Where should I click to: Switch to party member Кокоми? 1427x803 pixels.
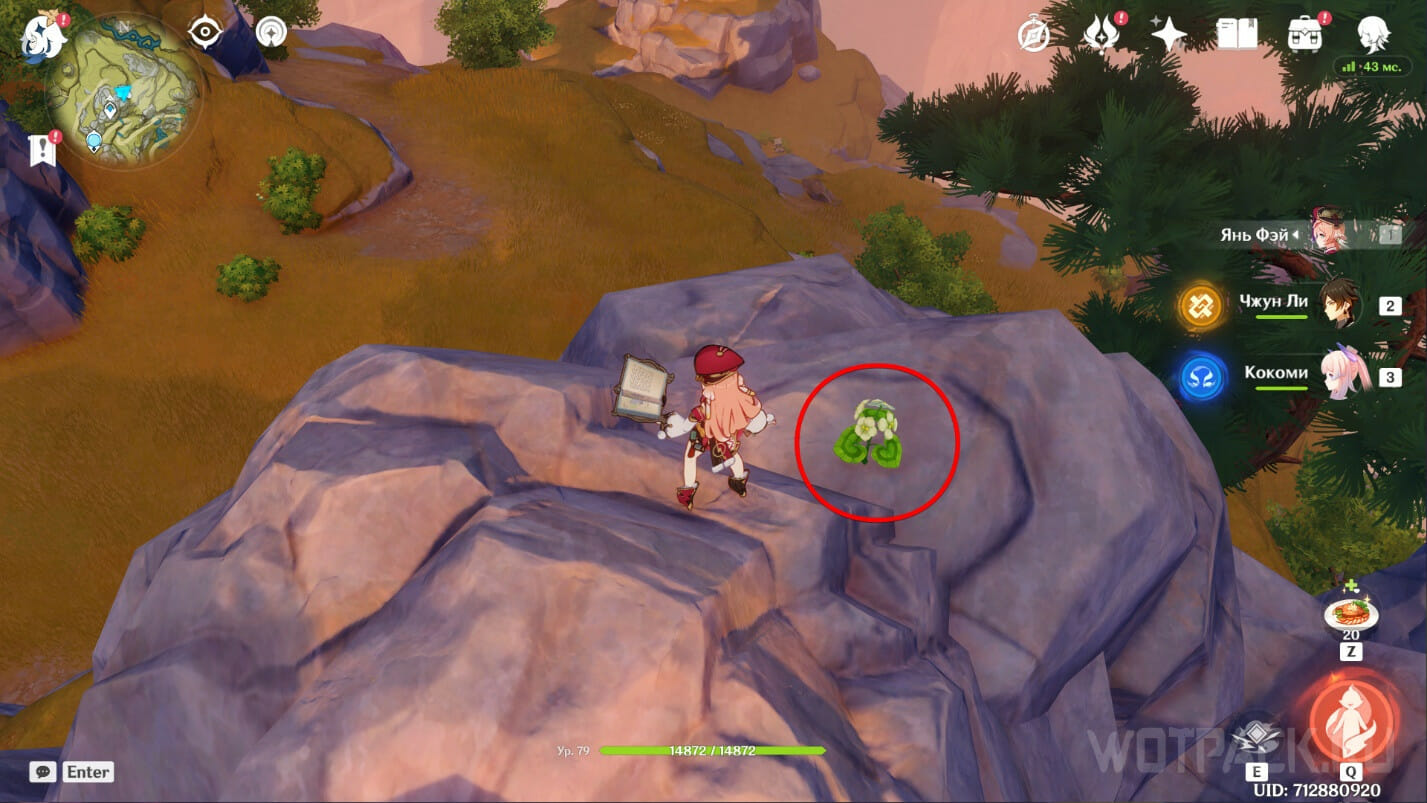pyautogui.click(x=1336, y=374)
